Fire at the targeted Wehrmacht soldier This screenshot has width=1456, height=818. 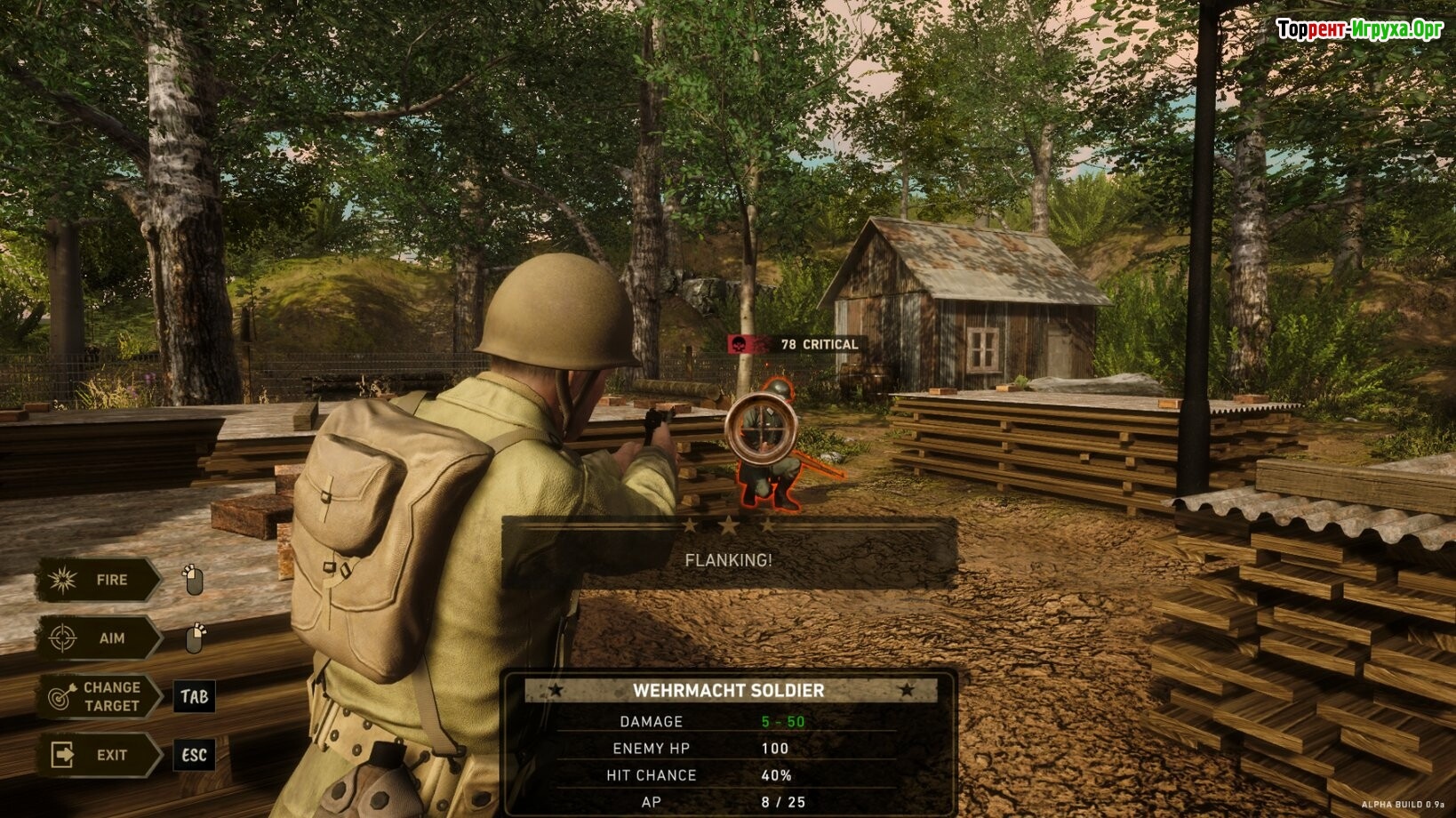tap(98, 581)
